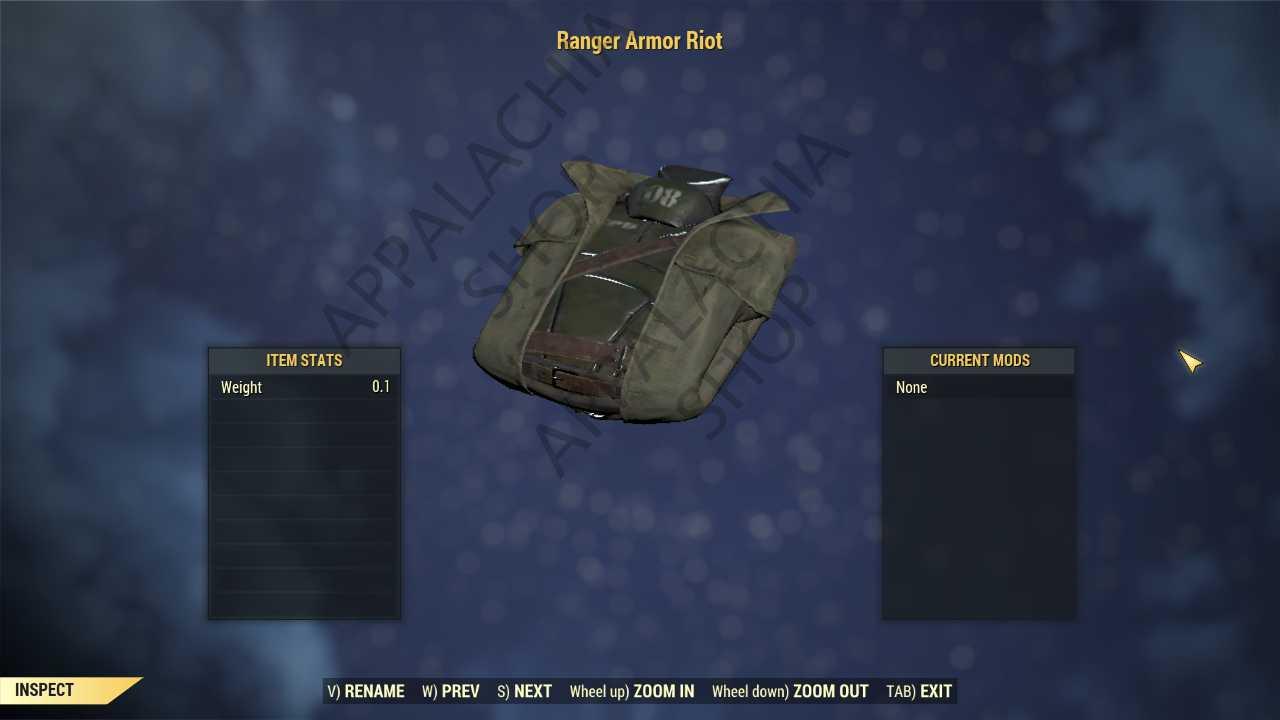The width and height of the screenshot is (1280, 720).
Task: Select None under Current Mods
Action: (911, 387)
